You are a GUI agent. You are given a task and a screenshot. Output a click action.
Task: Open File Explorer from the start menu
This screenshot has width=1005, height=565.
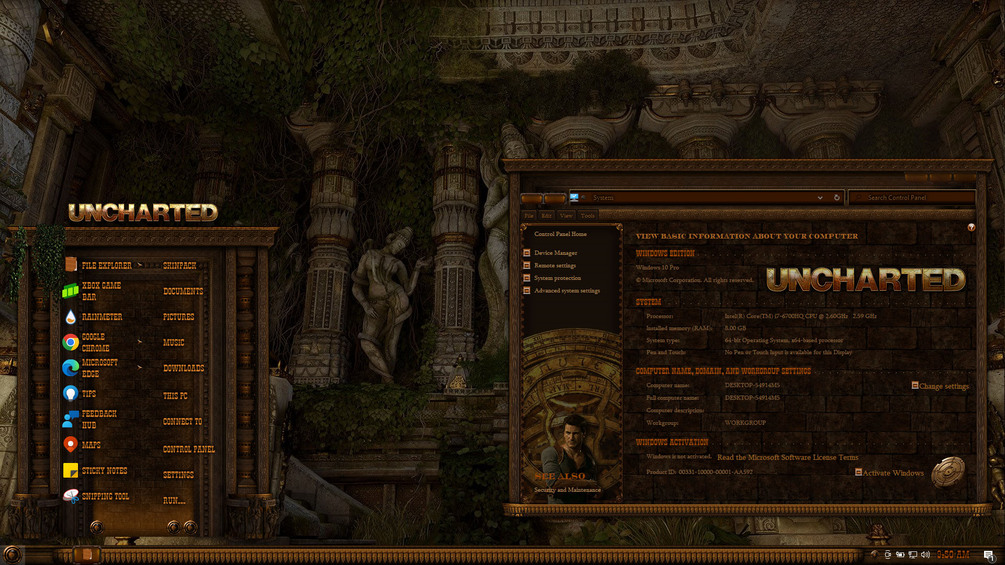point(105,266)
